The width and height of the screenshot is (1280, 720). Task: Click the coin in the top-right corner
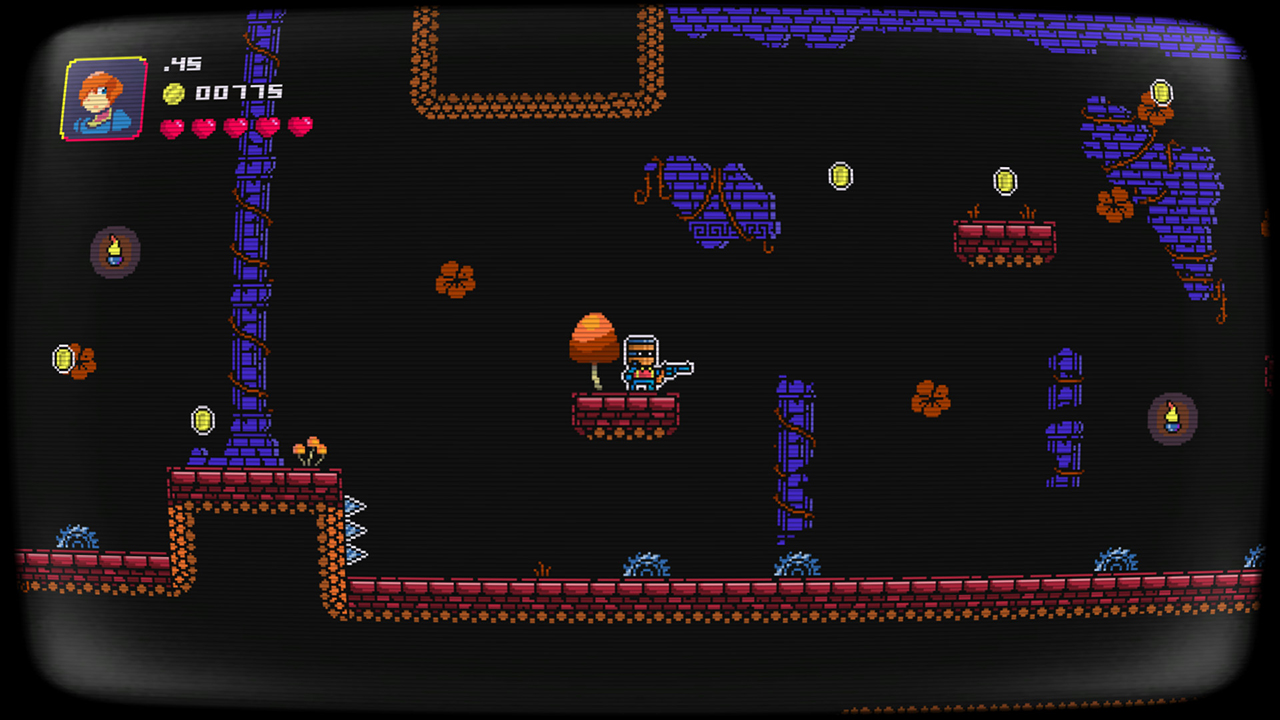click(x=1162, y=90)
